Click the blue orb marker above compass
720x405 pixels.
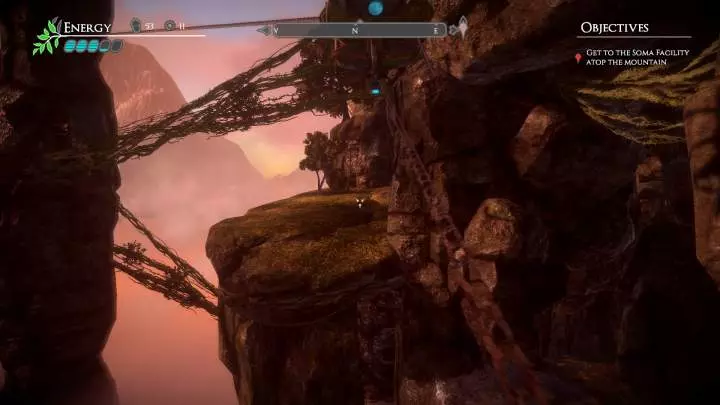pos(376,8)
